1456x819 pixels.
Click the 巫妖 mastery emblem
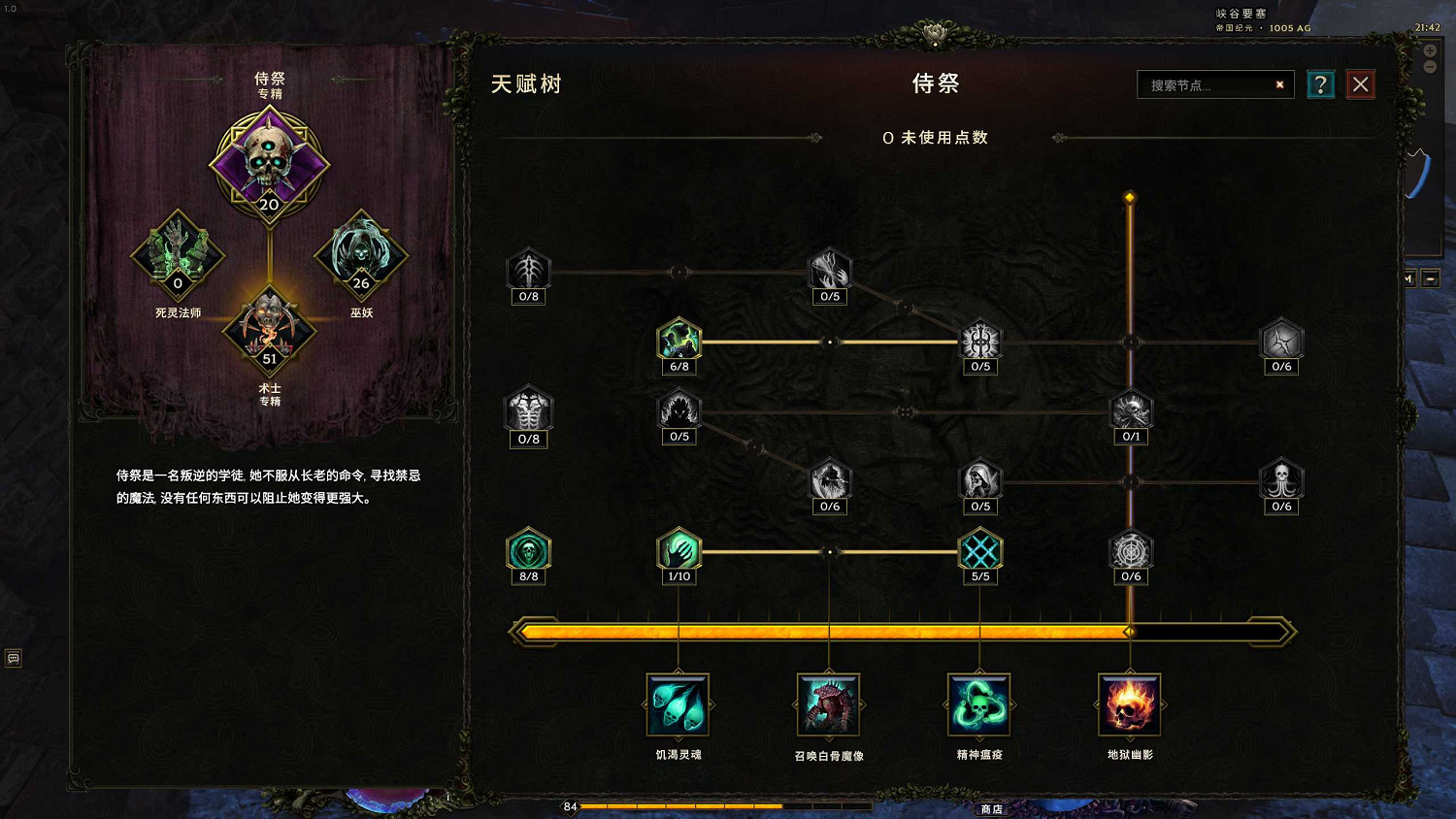click(361, 254)
